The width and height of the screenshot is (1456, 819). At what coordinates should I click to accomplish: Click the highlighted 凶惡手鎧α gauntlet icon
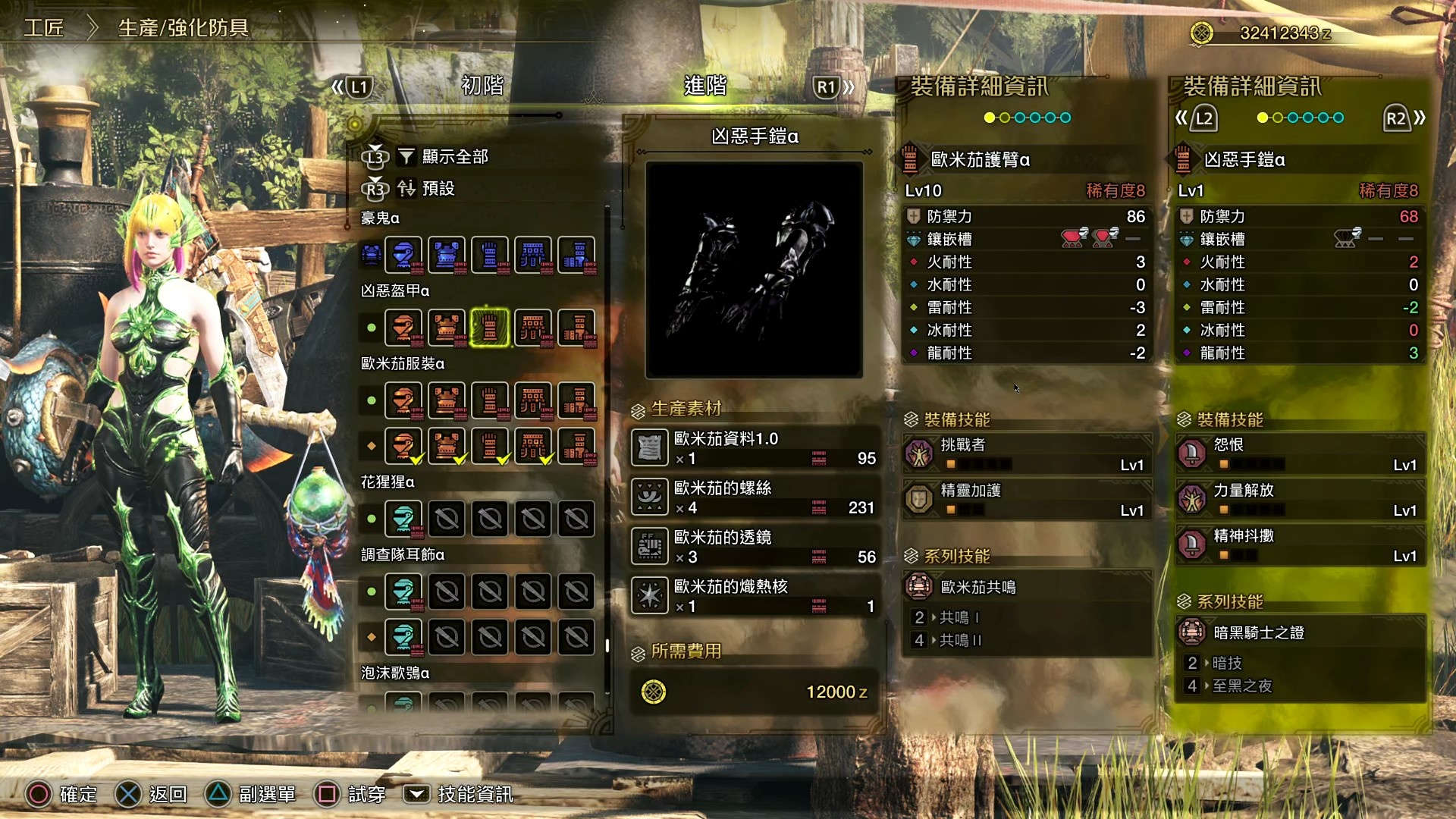(490, 328)
